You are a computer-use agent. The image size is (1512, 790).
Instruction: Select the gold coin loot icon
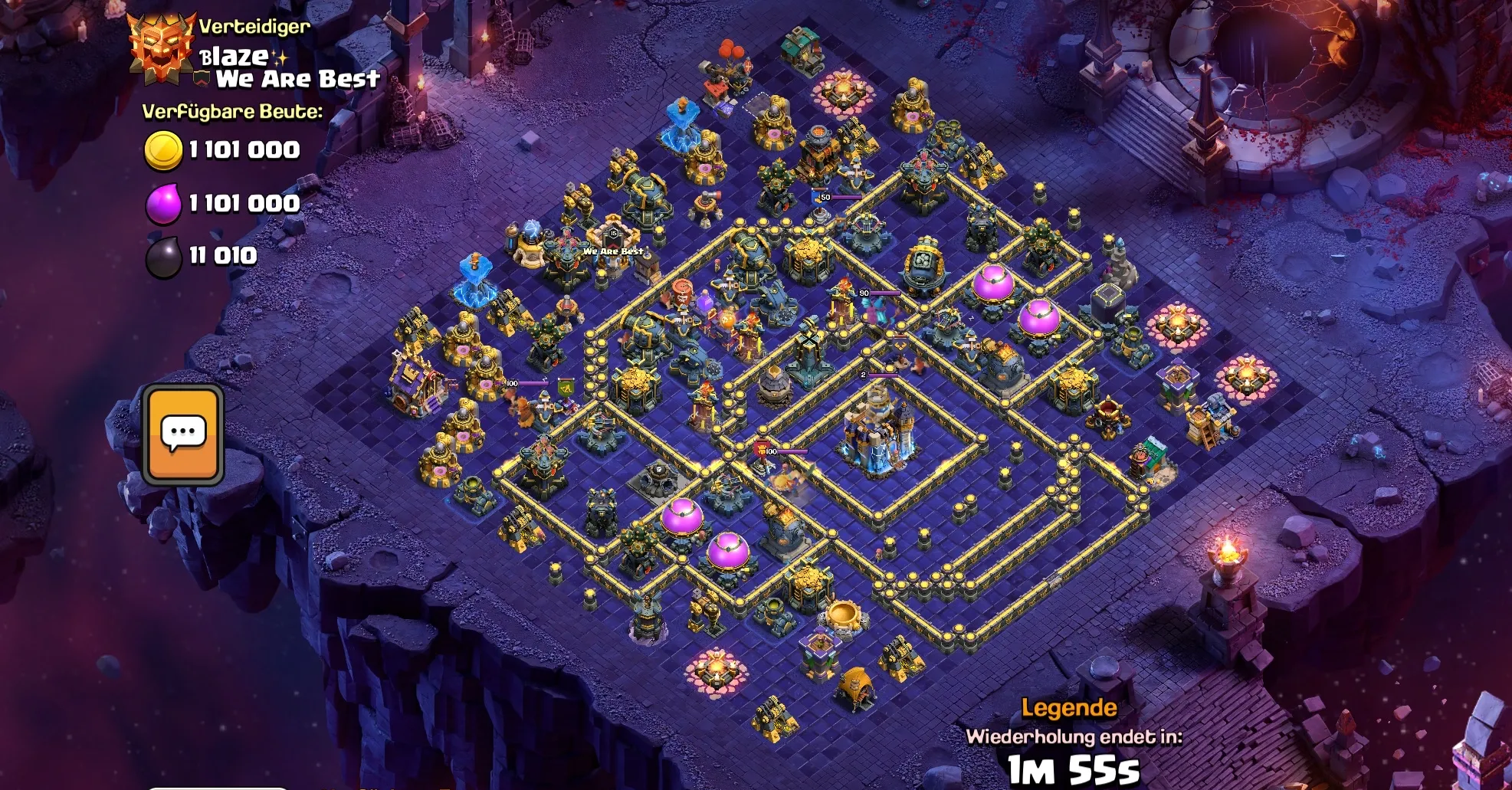pyautogui.click(x=165, y=149)
